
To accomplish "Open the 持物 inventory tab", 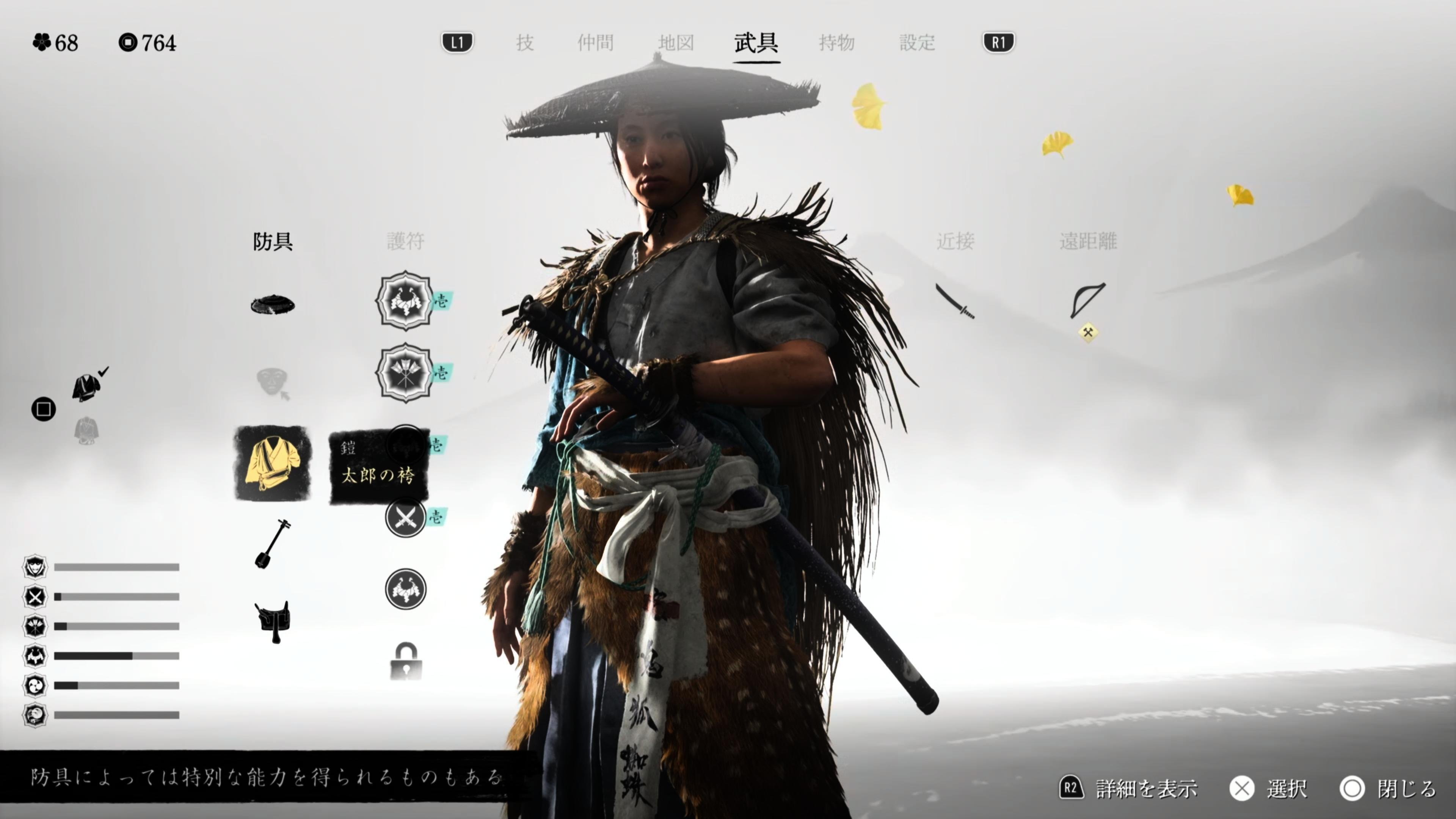I will coord(836,42).
